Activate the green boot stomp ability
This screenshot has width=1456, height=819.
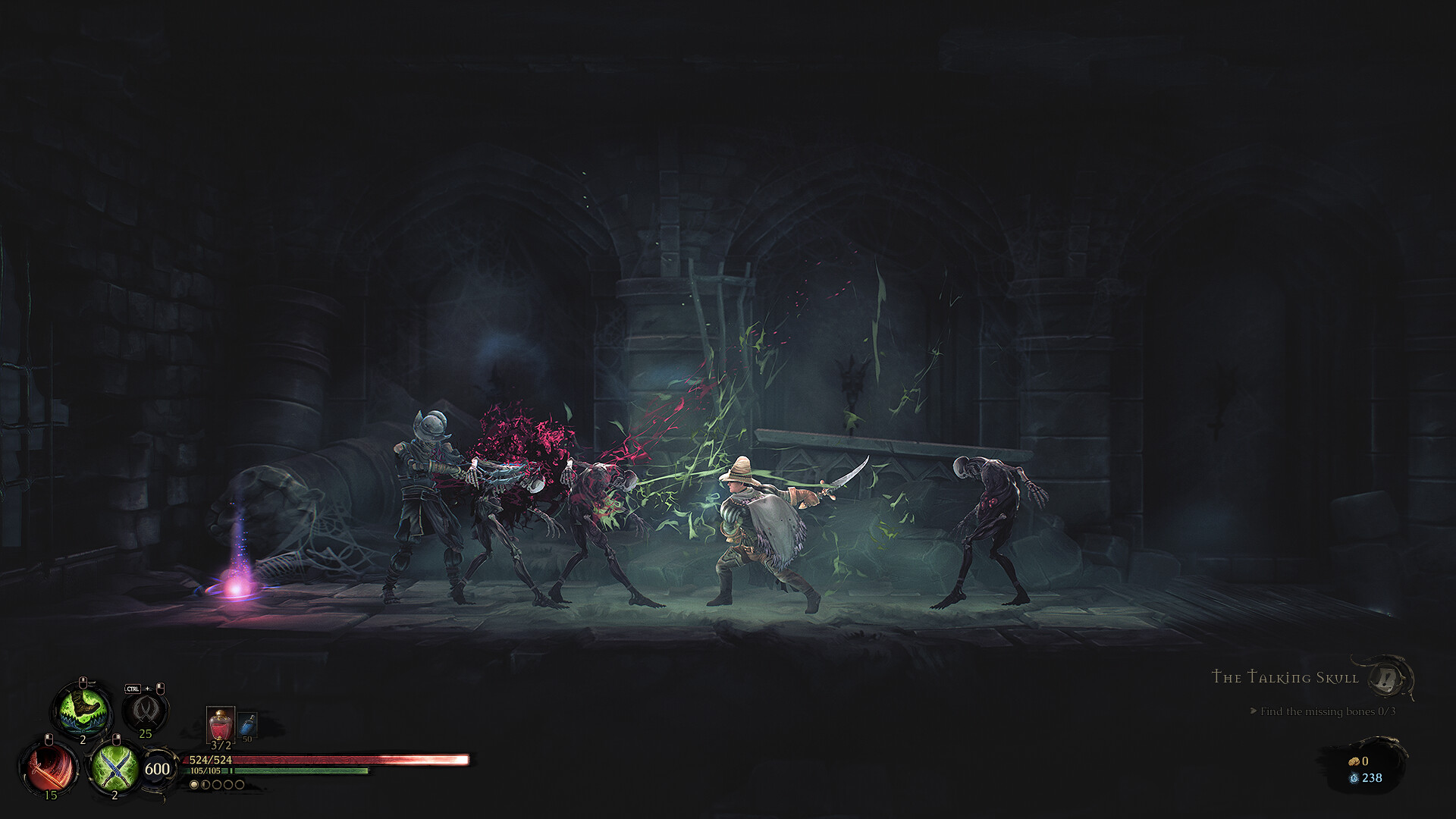click(83, 709)
